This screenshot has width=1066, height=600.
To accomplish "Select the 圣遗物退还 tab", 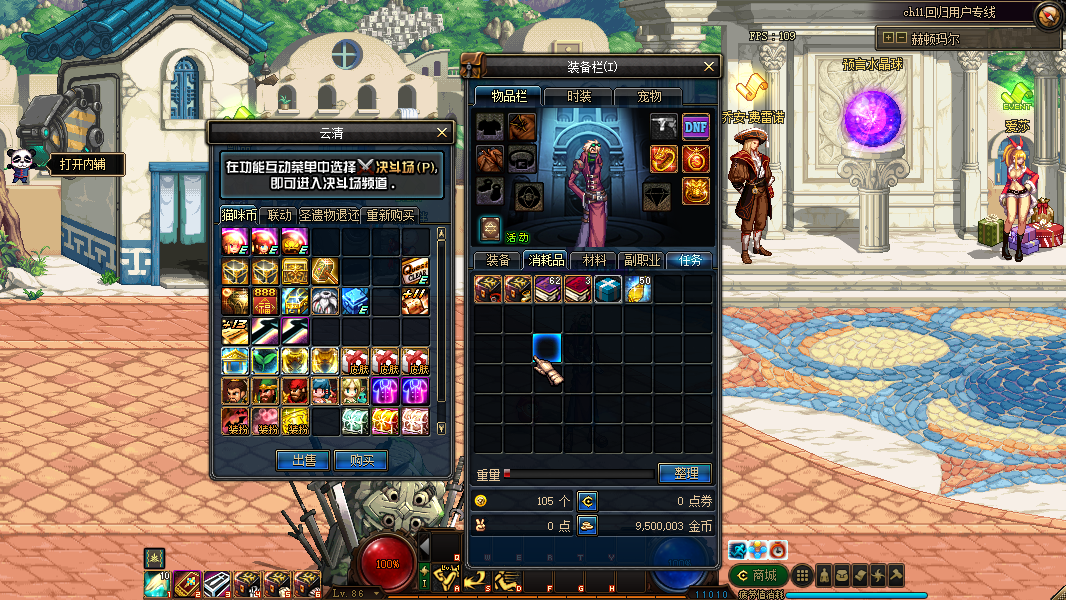I will tap(329, 215).
